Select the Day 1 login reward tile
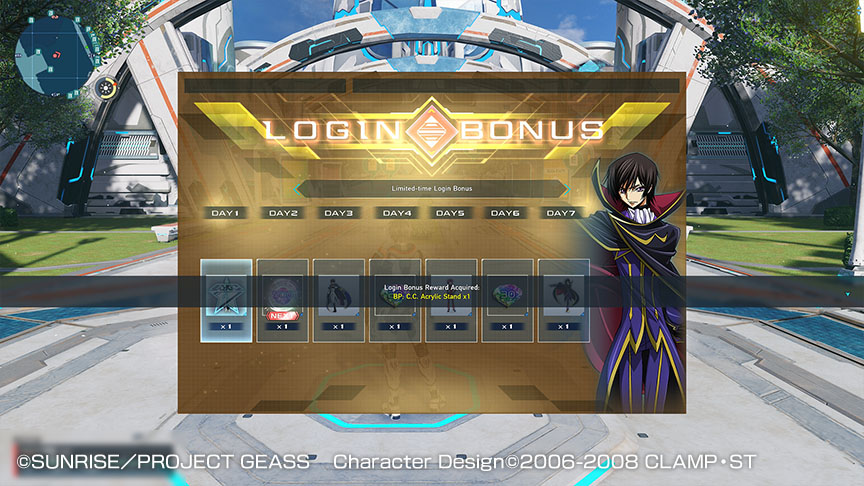Screen dimensions: 864x486 (226, 300)
